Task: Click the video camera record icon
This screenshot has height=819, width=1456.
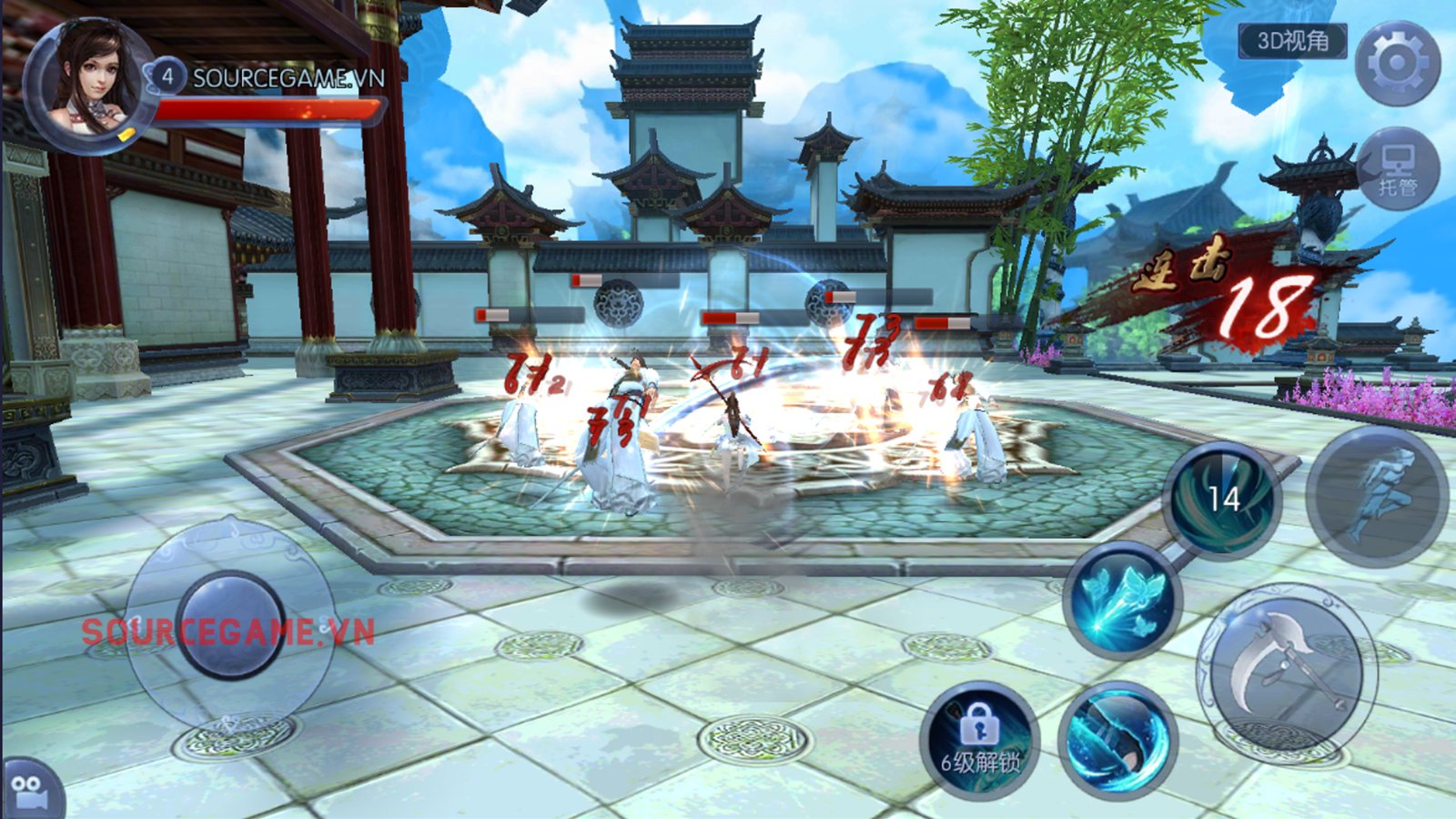Action: click(x=30, y=790)
